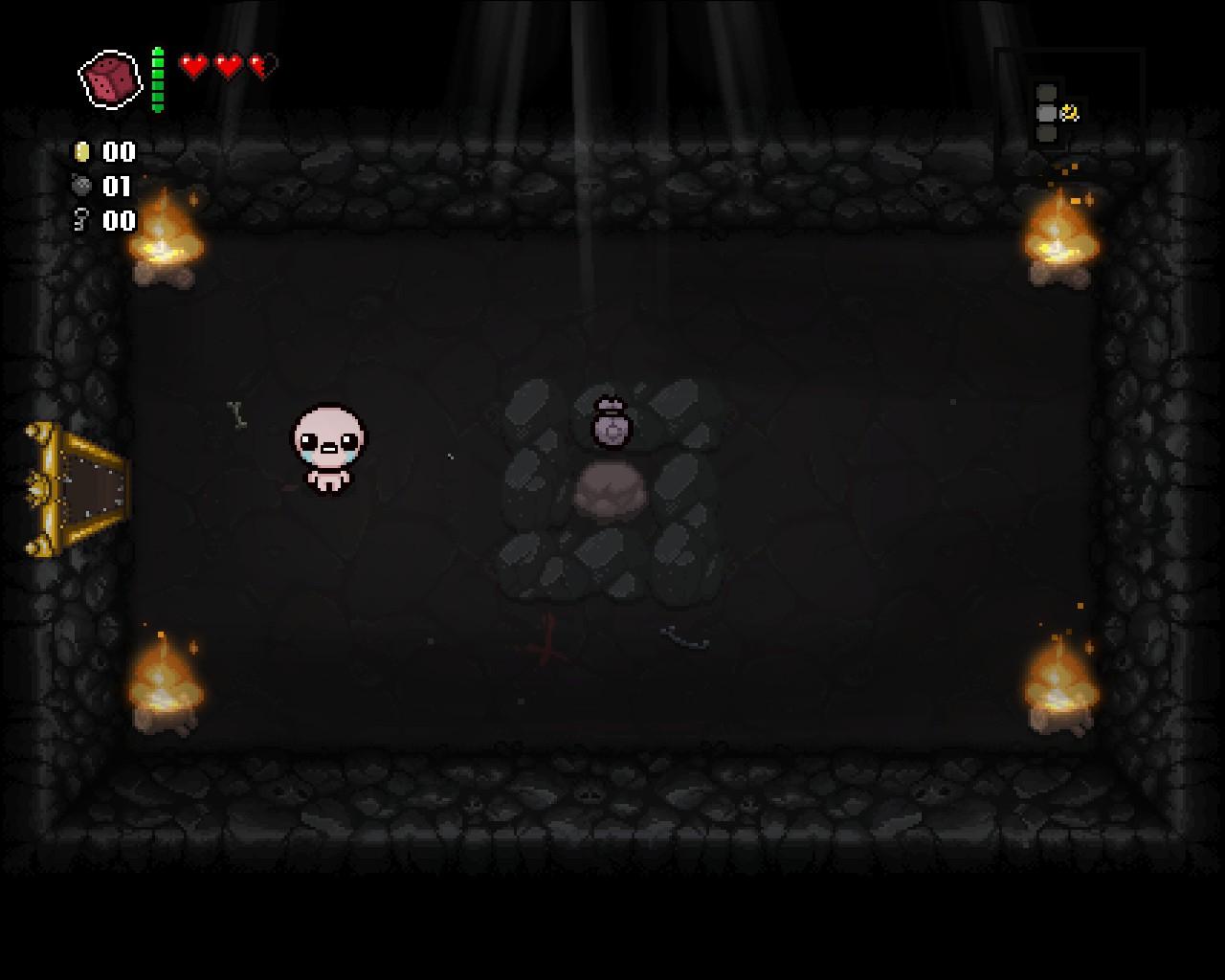Click the key counter icon
Screen dimensions: 1225x980
tap(81, 219)
